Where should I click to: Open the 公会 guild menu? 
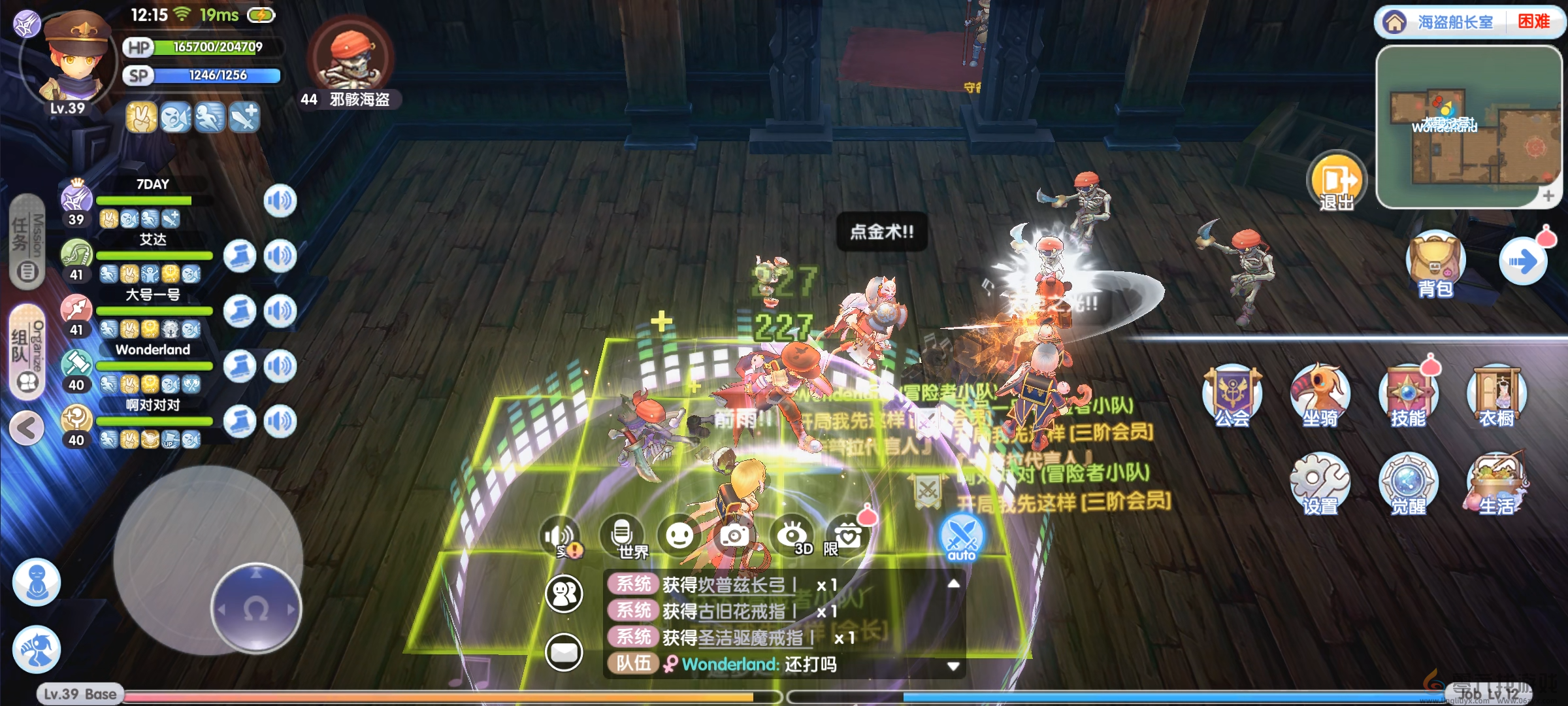1232,395
